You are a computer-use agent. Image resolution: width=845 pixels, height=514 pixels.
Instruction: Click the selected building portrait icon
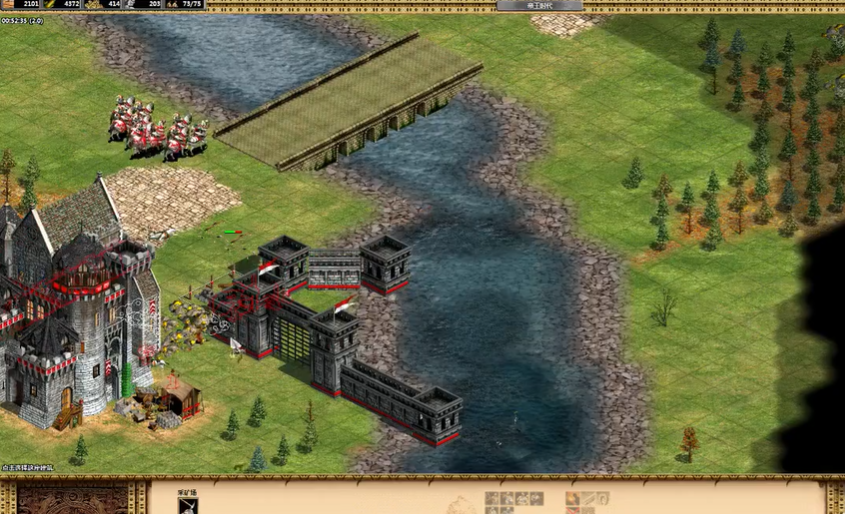pos(188,505)
